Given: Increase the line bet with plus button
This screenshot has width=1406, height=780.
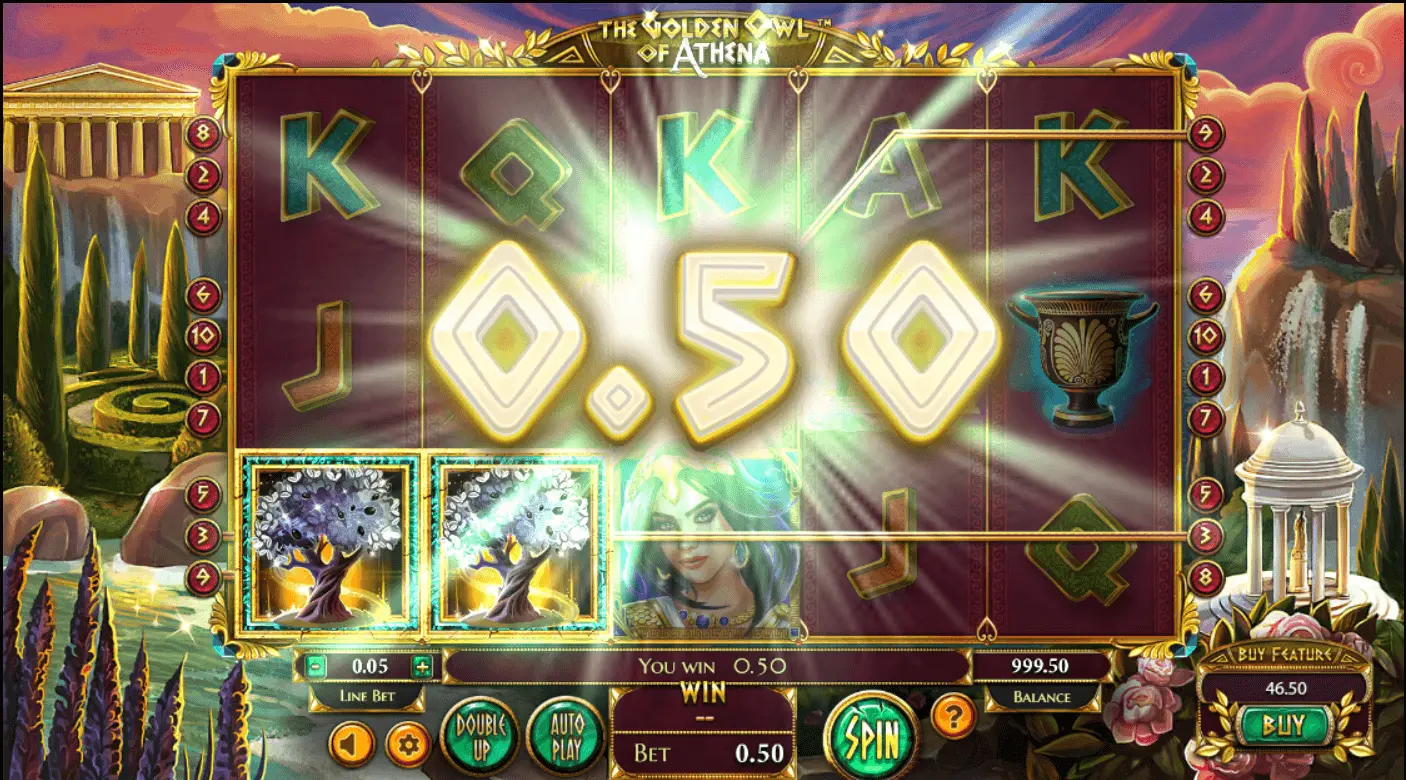Looking at the screenshot, I should click(x=422, y=666).
